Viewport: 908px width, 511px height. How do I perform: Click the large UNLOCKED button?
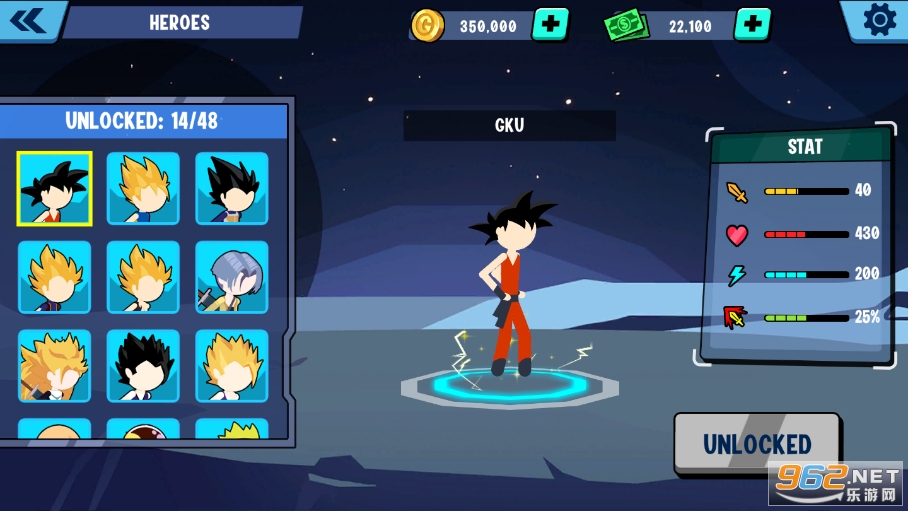point(757,444)
